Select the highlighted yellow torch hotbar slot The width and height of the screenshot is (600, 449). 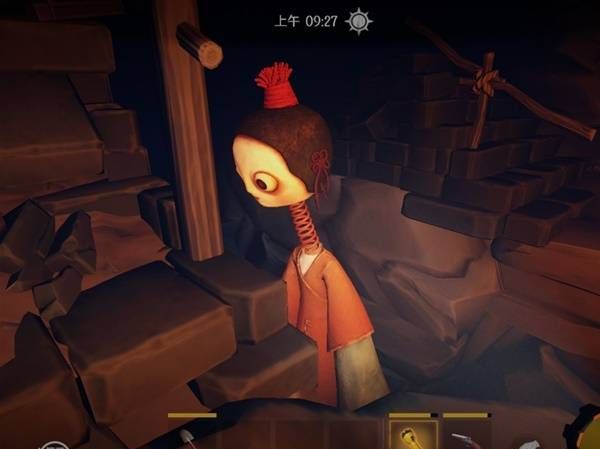click(412, 435)
